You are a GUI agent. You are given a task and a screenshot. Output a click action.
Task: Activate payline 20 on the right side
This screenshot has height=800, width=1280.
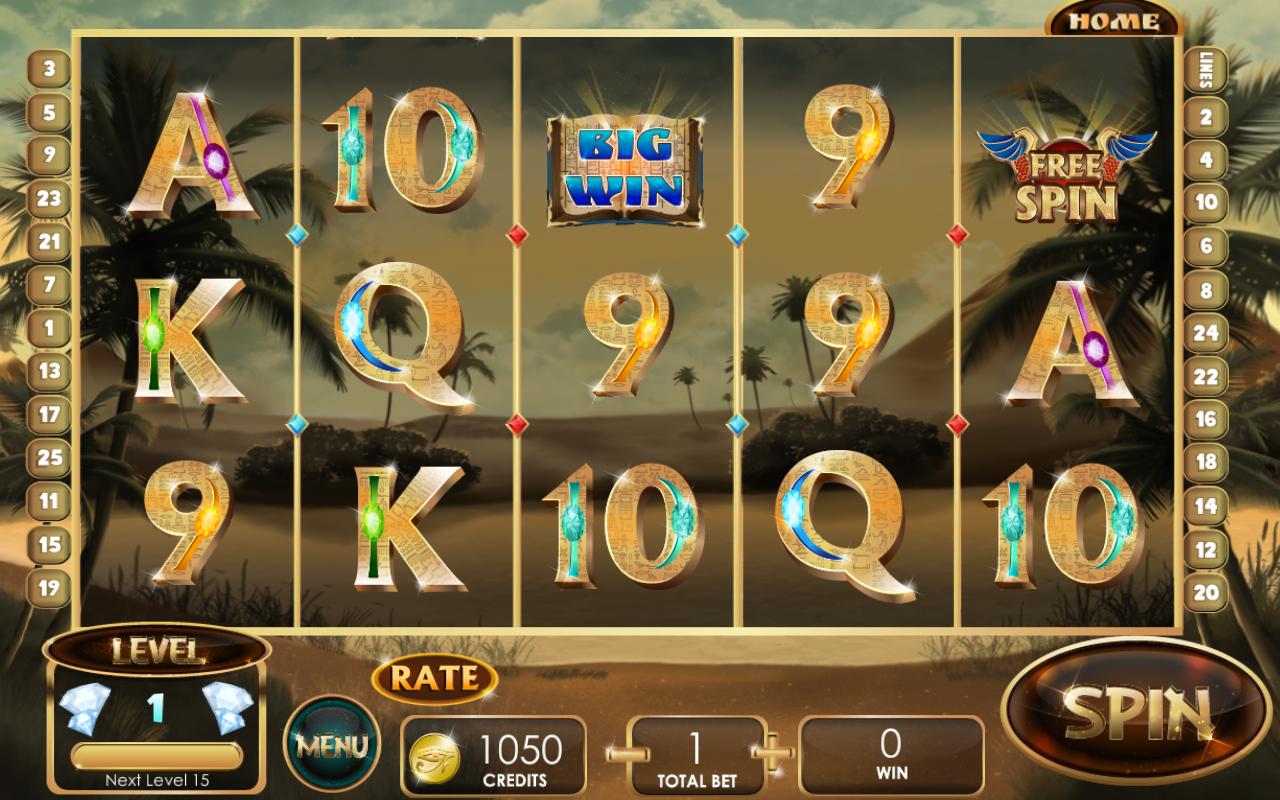pos(1208,591)
